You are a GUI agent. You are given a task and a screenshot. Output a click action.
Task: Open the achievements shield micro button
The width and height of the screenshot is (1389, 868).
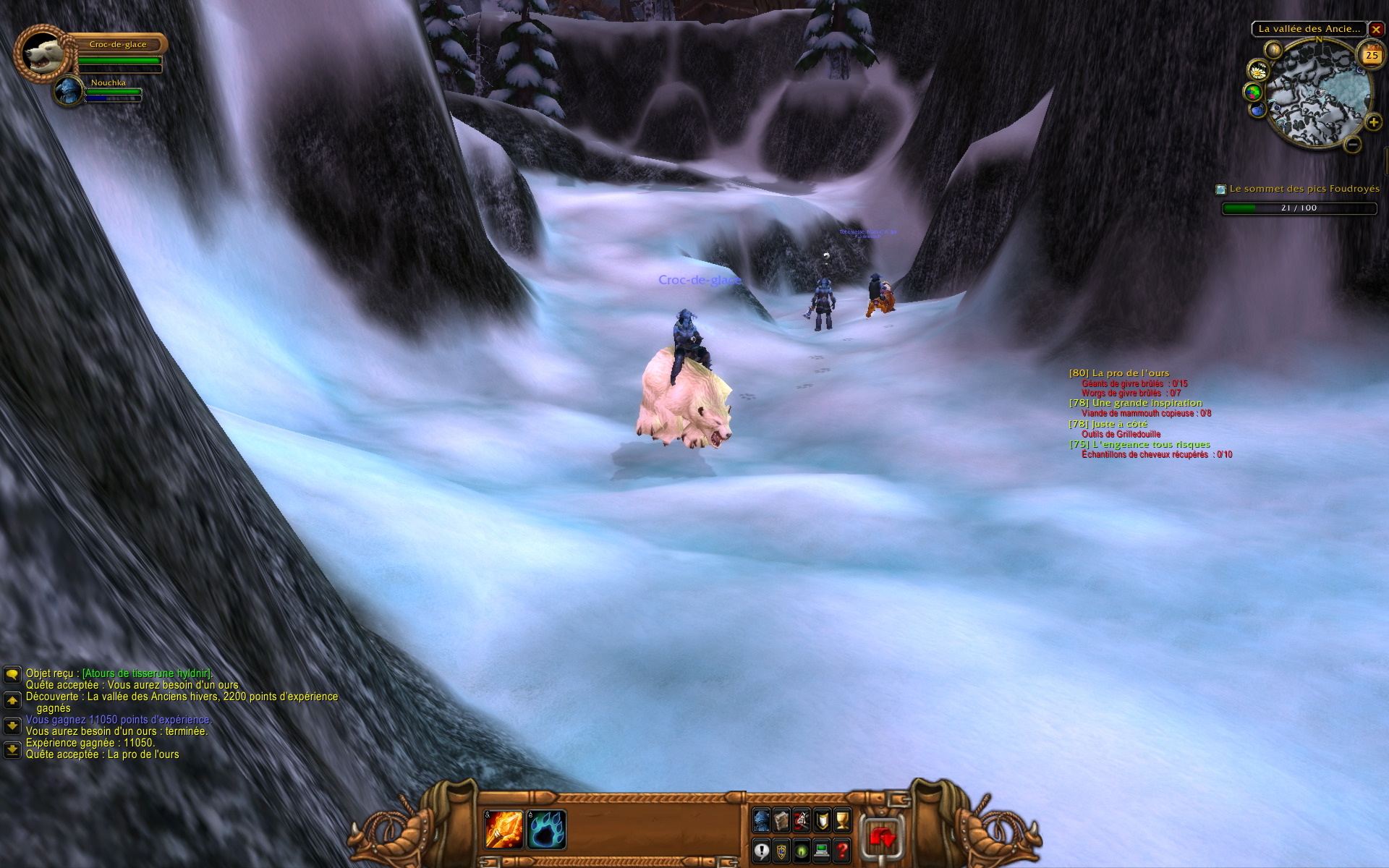click(822, 820)
